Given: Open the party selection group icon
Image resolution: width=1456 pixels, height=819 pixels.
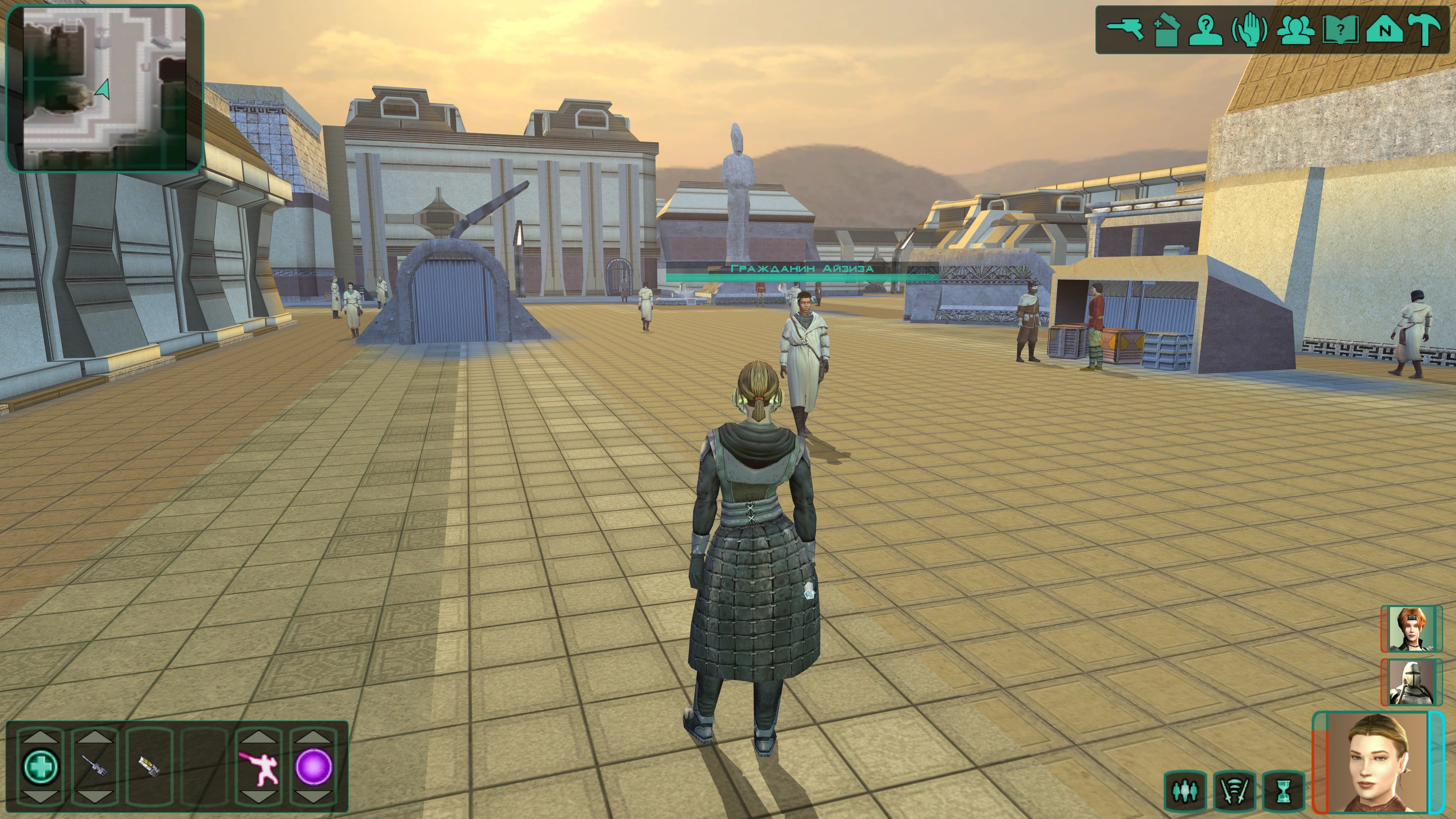Looking at the screenshot, I should (x=1295, y=30).
